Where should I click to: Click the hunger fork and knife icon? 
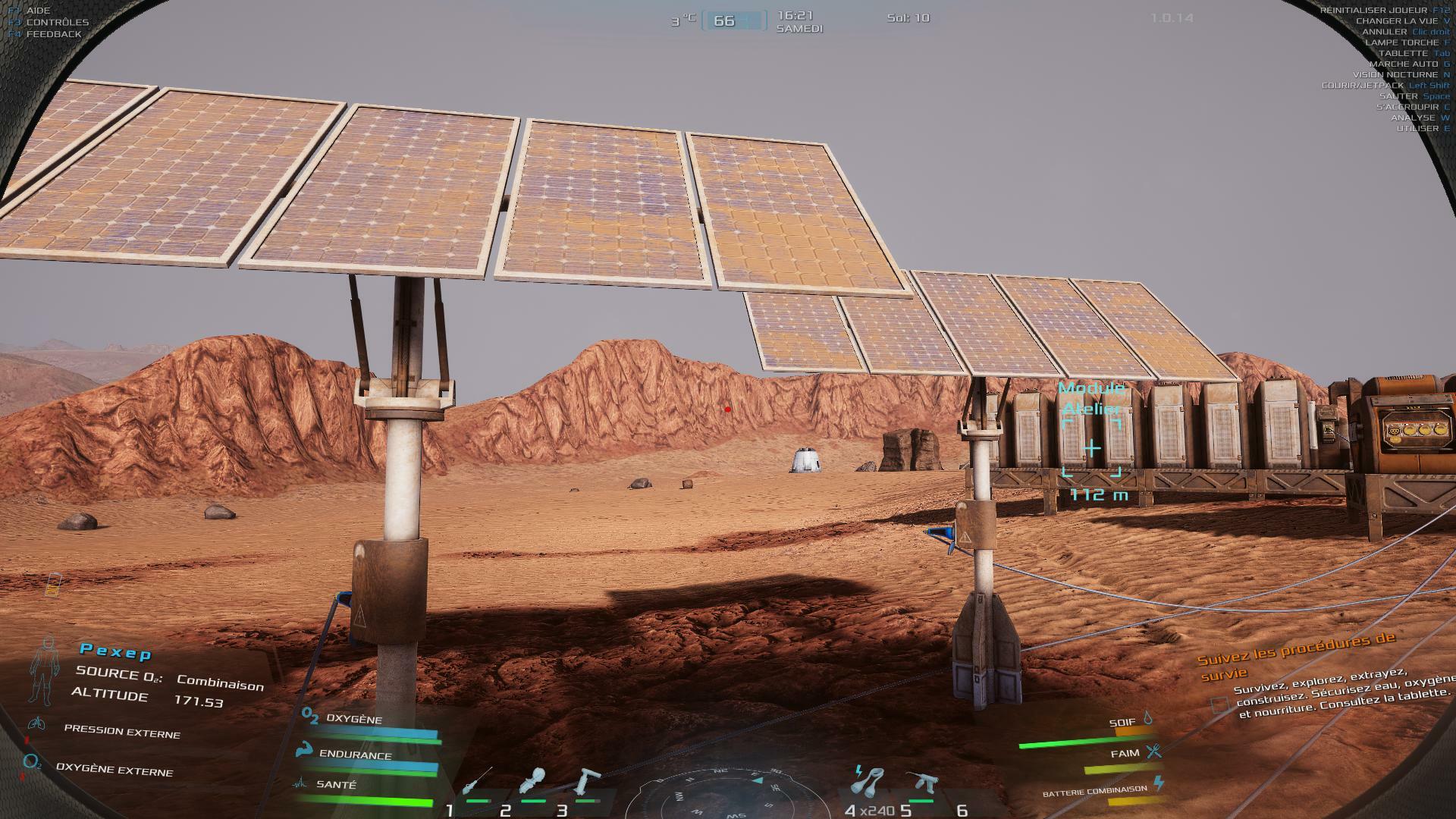pyautogui.click(x=1153, y=752)
